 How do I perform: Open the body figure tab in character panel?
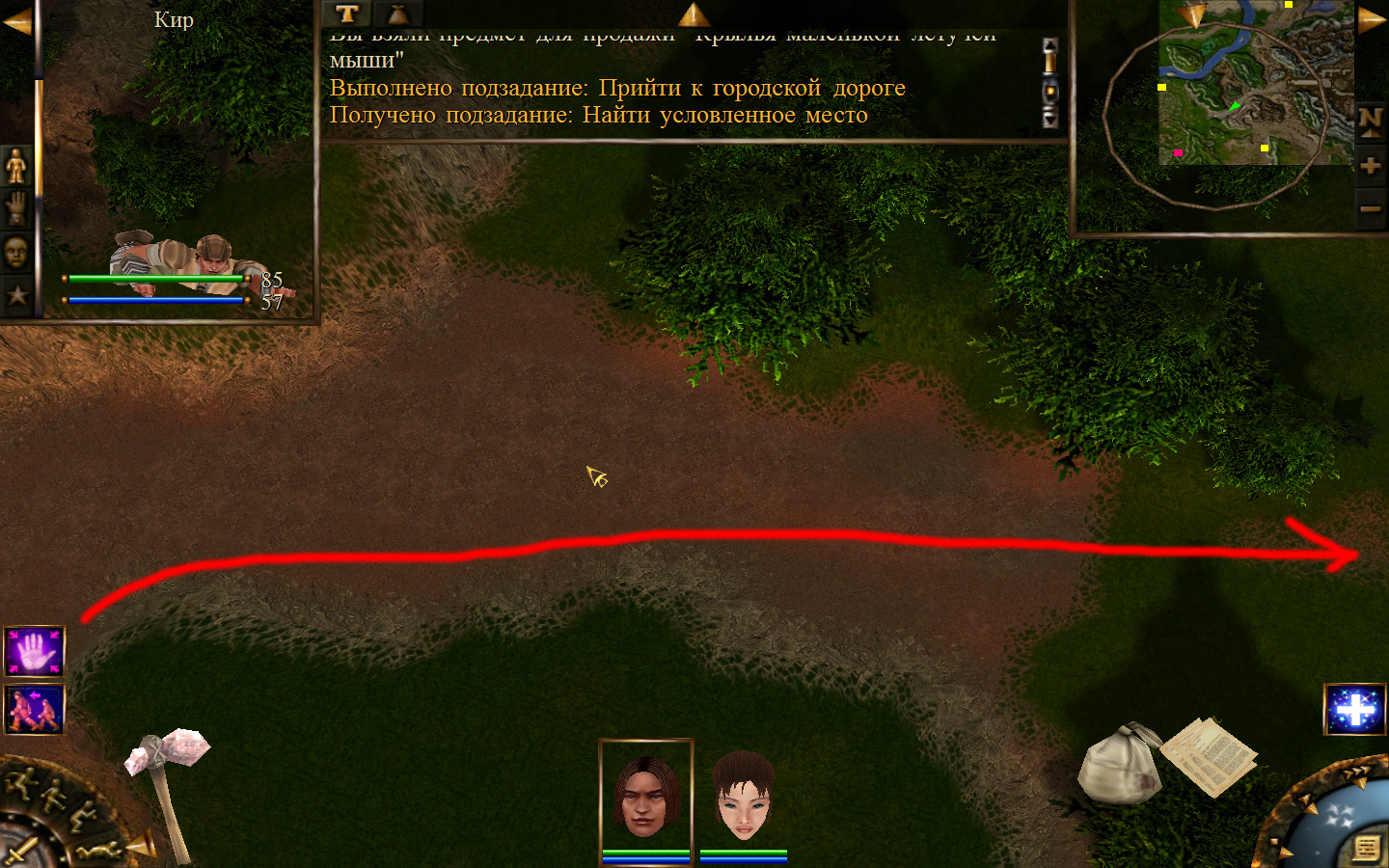pyautogui.click(x=16, y=167)
